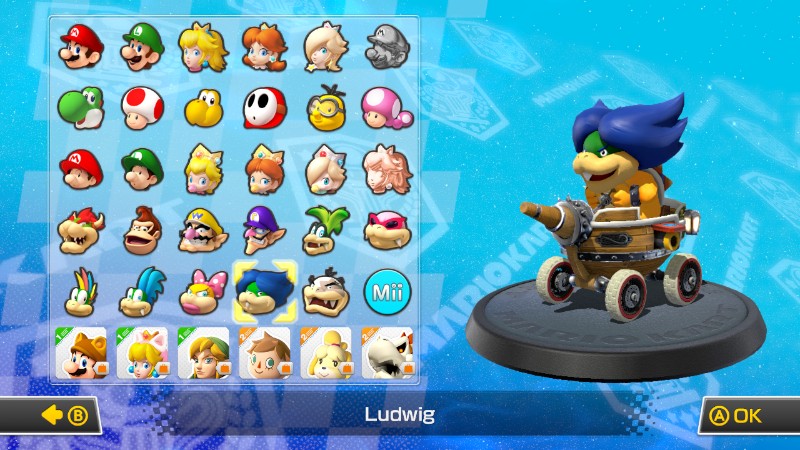Screen dimensions: 800x450
Task: Choose Luigi as your racer
Action: click(x=140, y=46)
